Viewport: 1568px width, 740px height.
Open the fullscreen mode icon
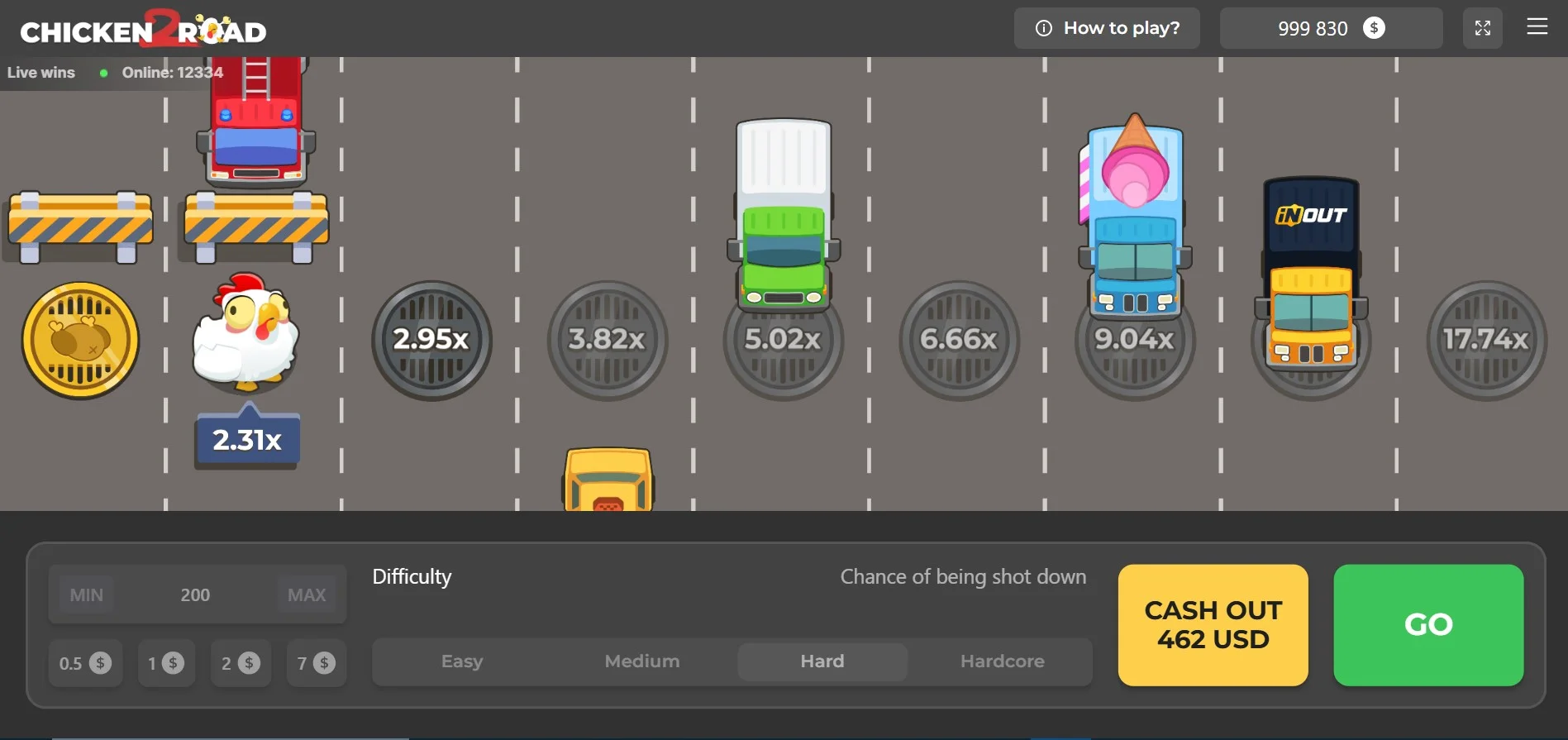(x=1483, y=27)
